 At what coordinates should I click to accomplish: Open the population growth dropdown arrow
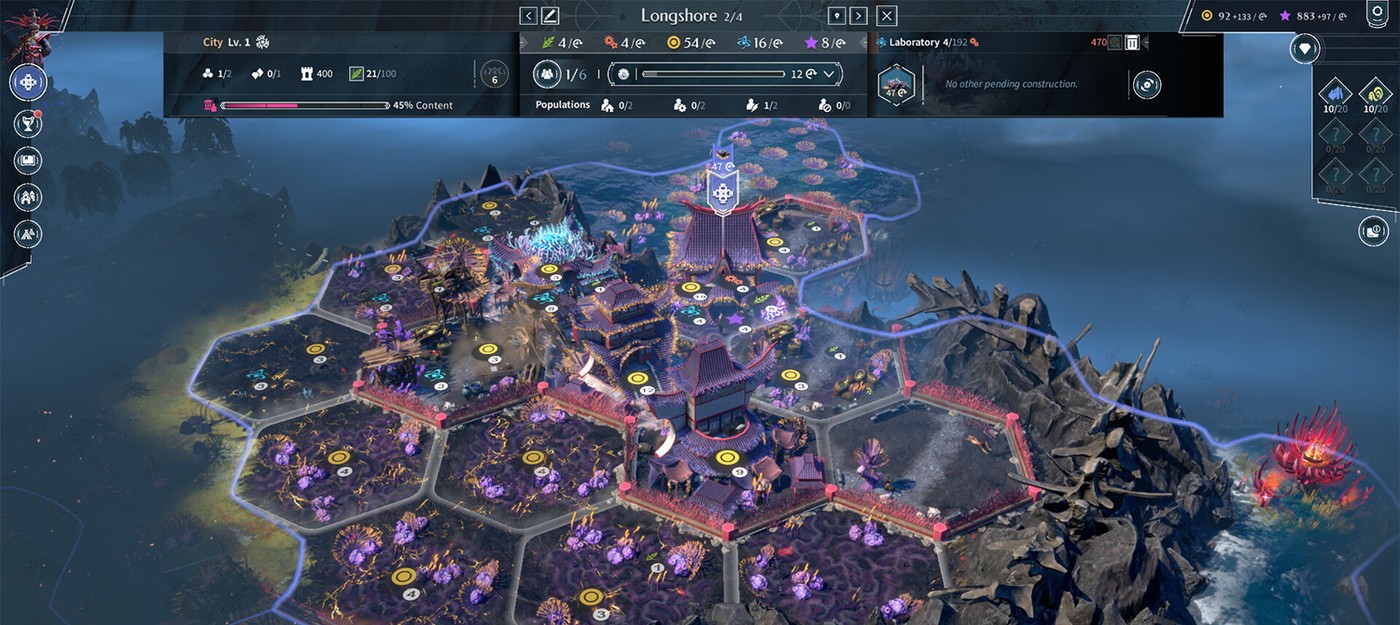[829, 74]
